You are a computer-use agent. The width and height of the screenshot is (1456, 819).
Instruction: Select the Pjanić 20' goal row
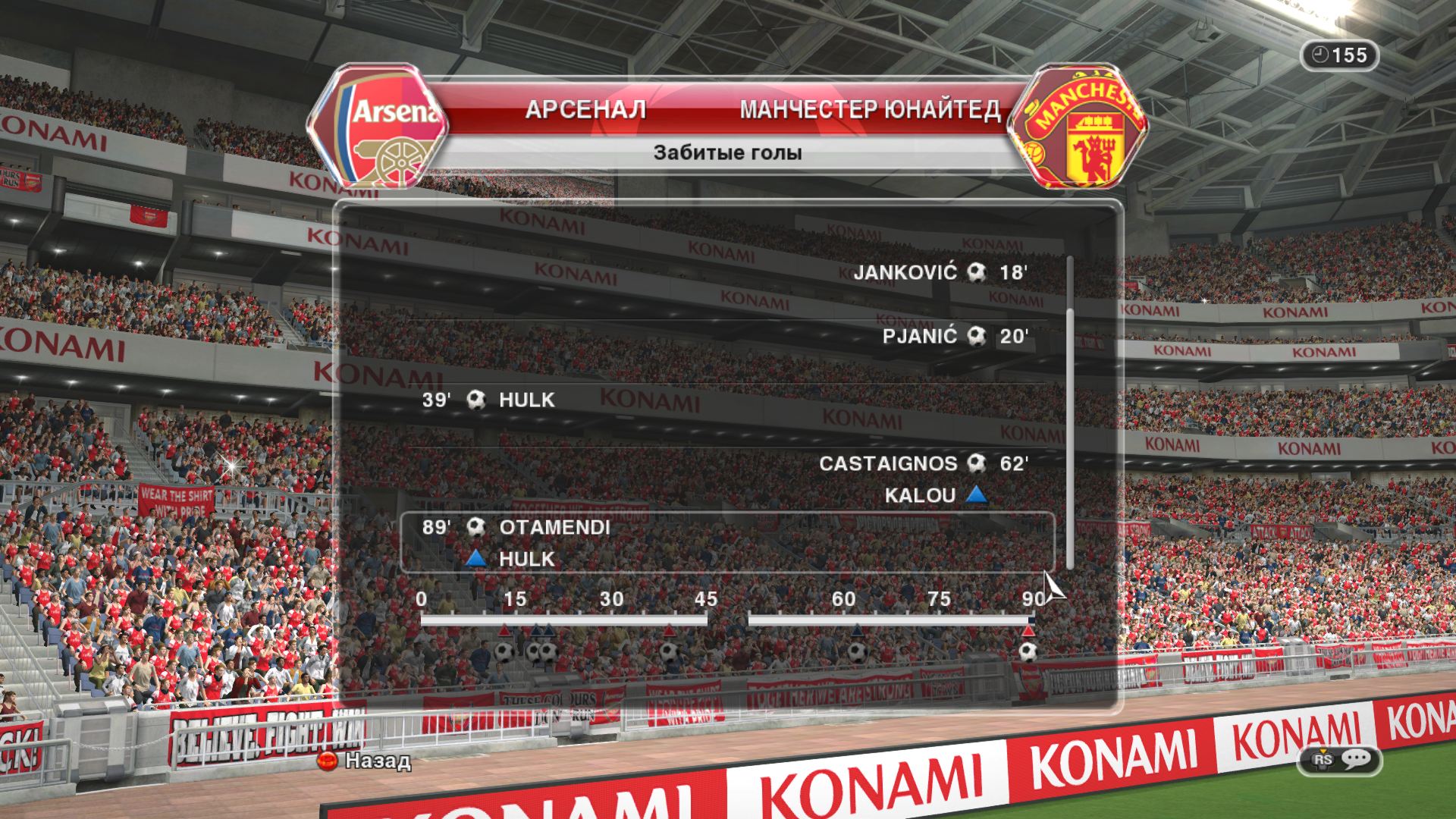pos(954,336)
